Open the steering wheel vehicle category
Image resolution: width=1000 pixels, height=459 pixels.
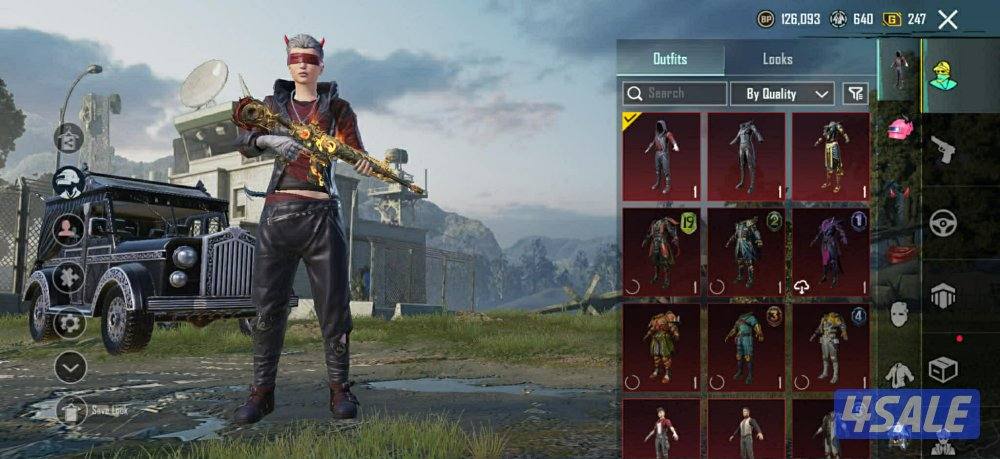[x=943, y=223]
